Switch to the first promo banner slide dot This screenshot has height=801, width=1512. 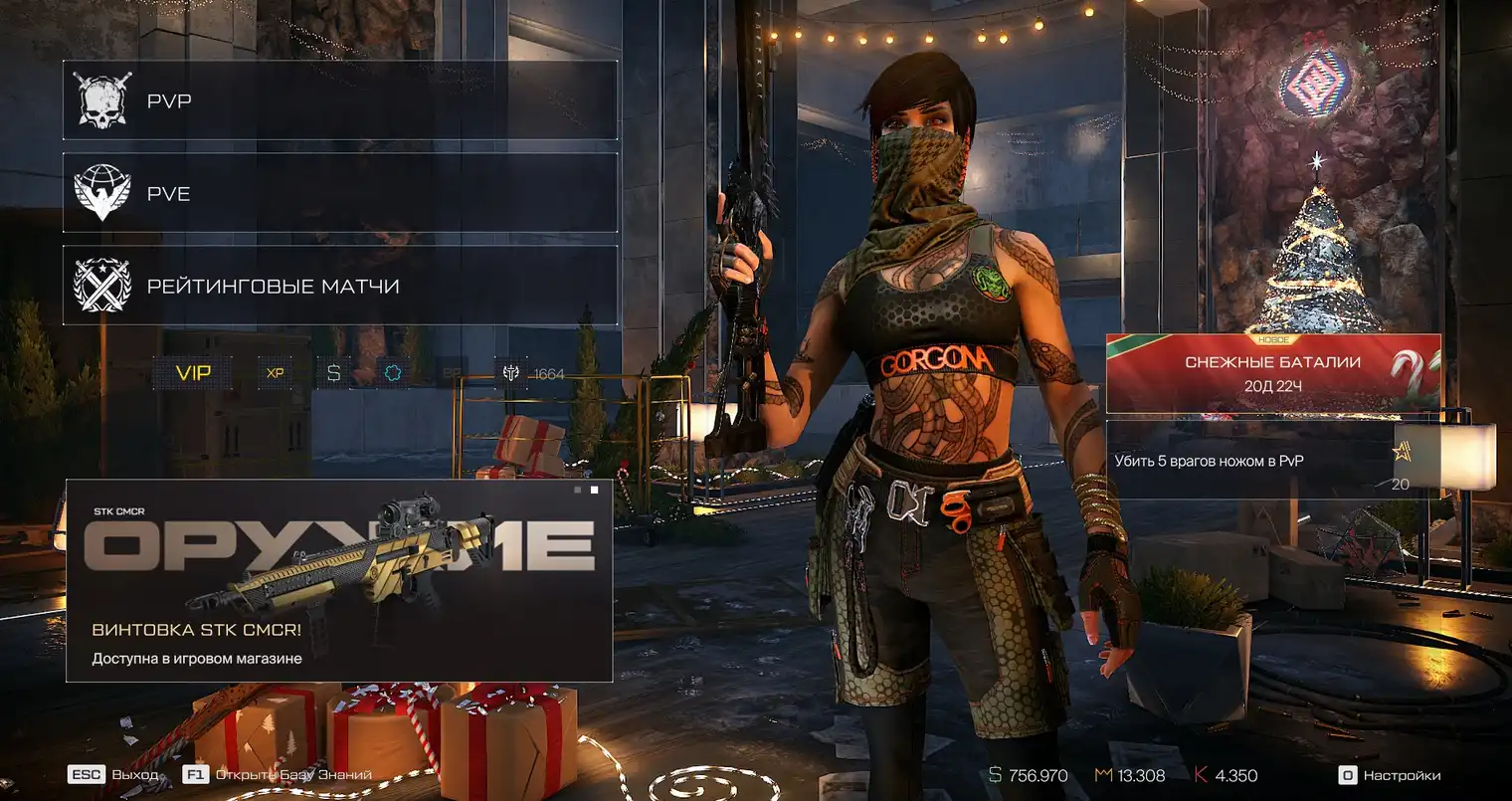point(577,490)
